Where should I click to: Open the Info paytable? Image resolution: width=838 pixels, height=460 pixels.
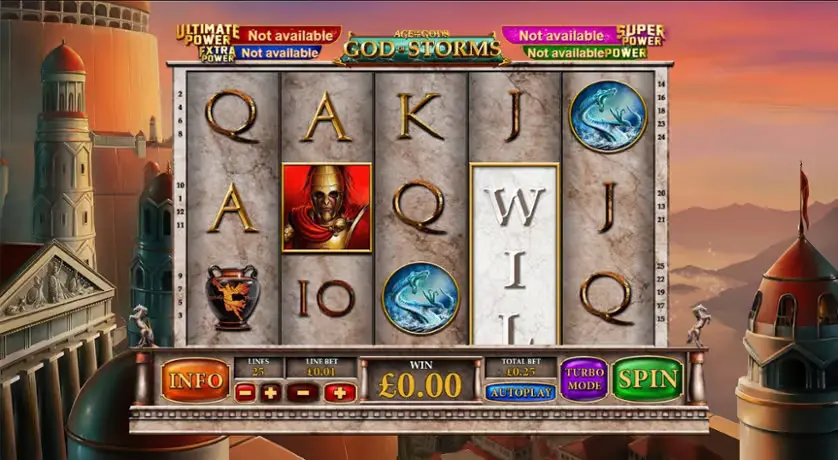pyautogui.click(x=195, y=381)
